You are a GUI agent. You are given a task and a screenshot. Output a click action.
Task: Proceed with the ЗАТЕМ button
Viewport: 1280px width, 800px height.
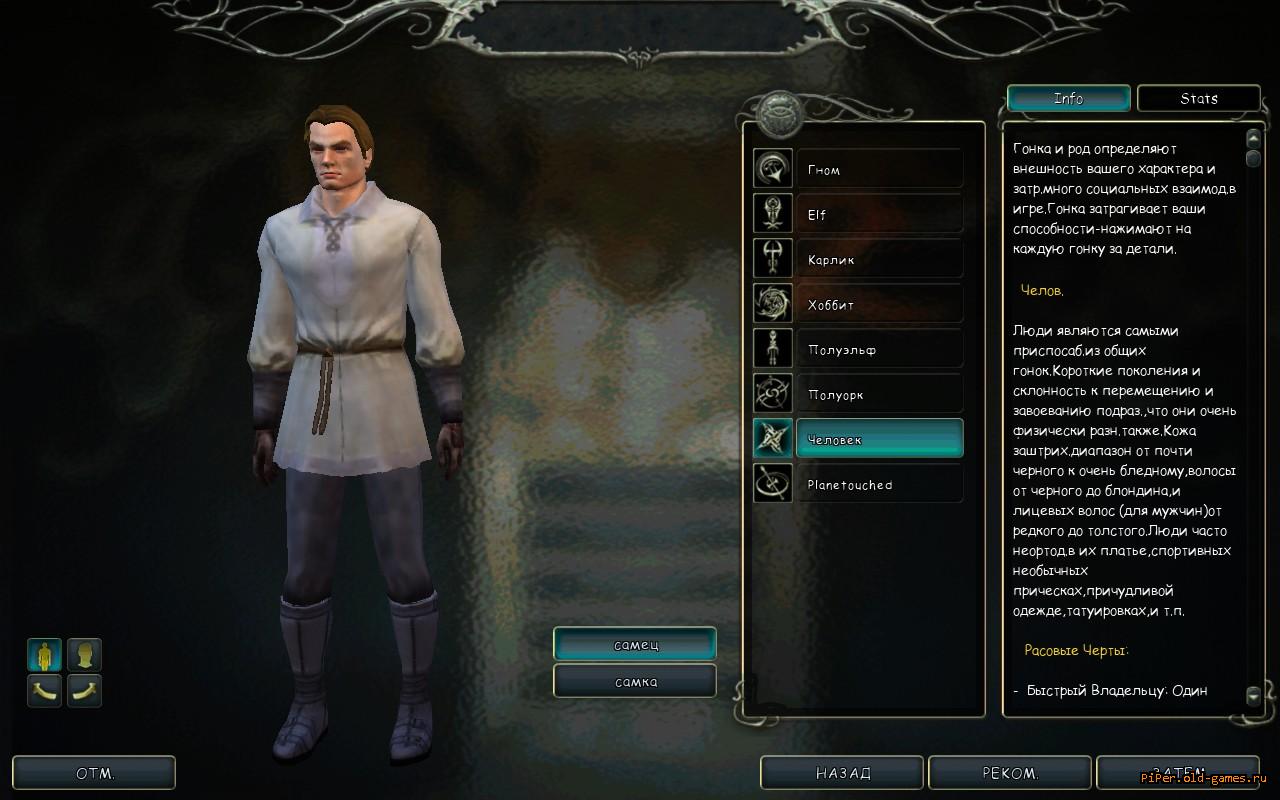point(1177,773)
